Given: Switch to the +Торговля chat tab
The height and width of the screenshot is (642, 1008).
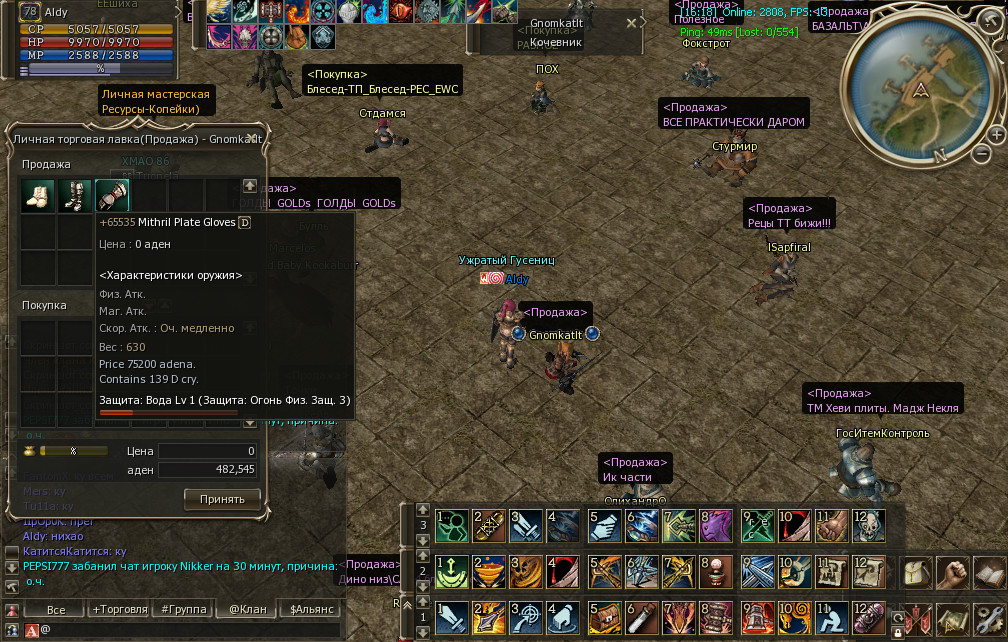Looking at the screenshot, I should pos(119,609).
